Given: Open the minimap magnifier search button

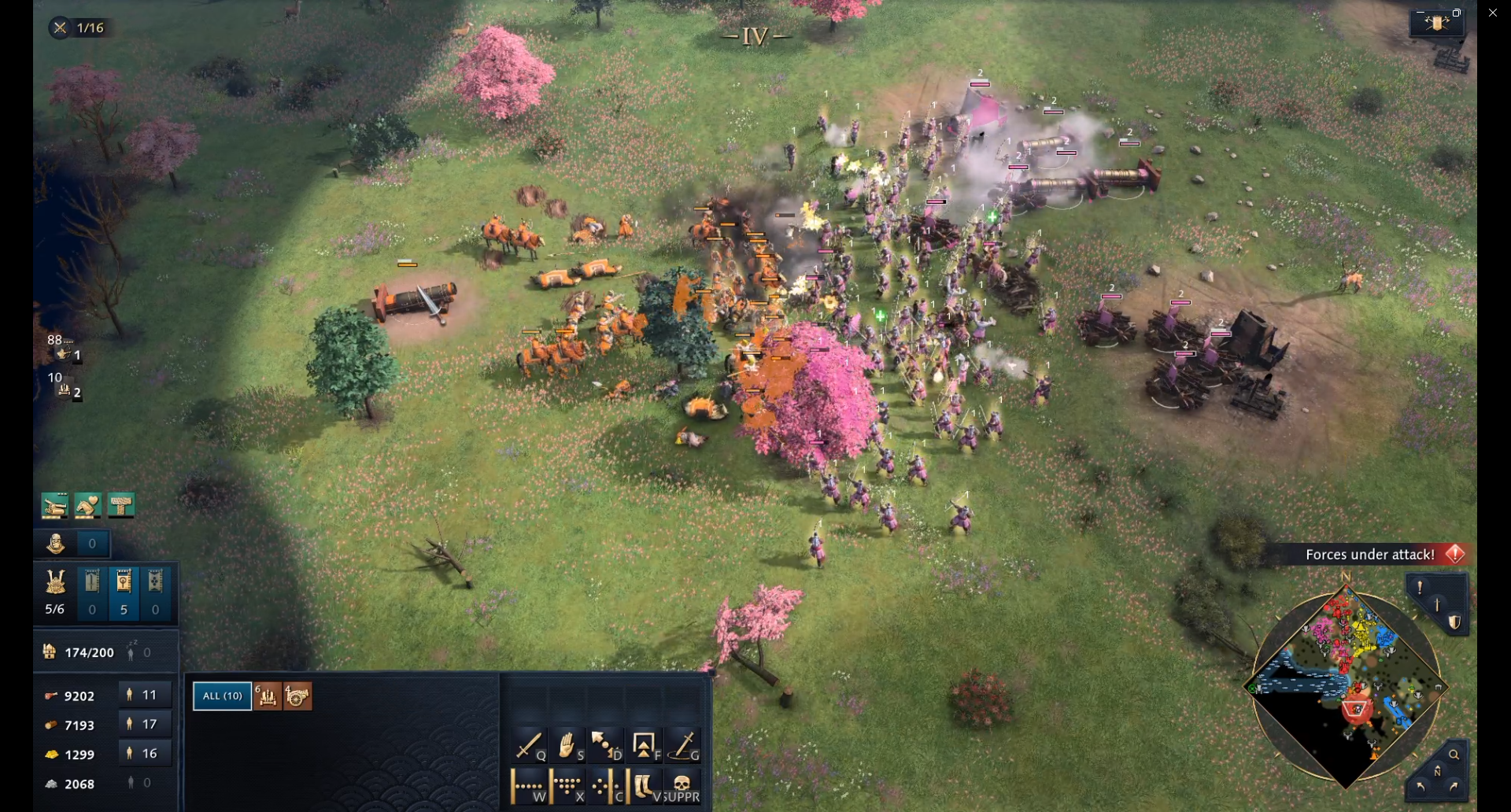Looking at the screenshot, I should [1454, 755].
